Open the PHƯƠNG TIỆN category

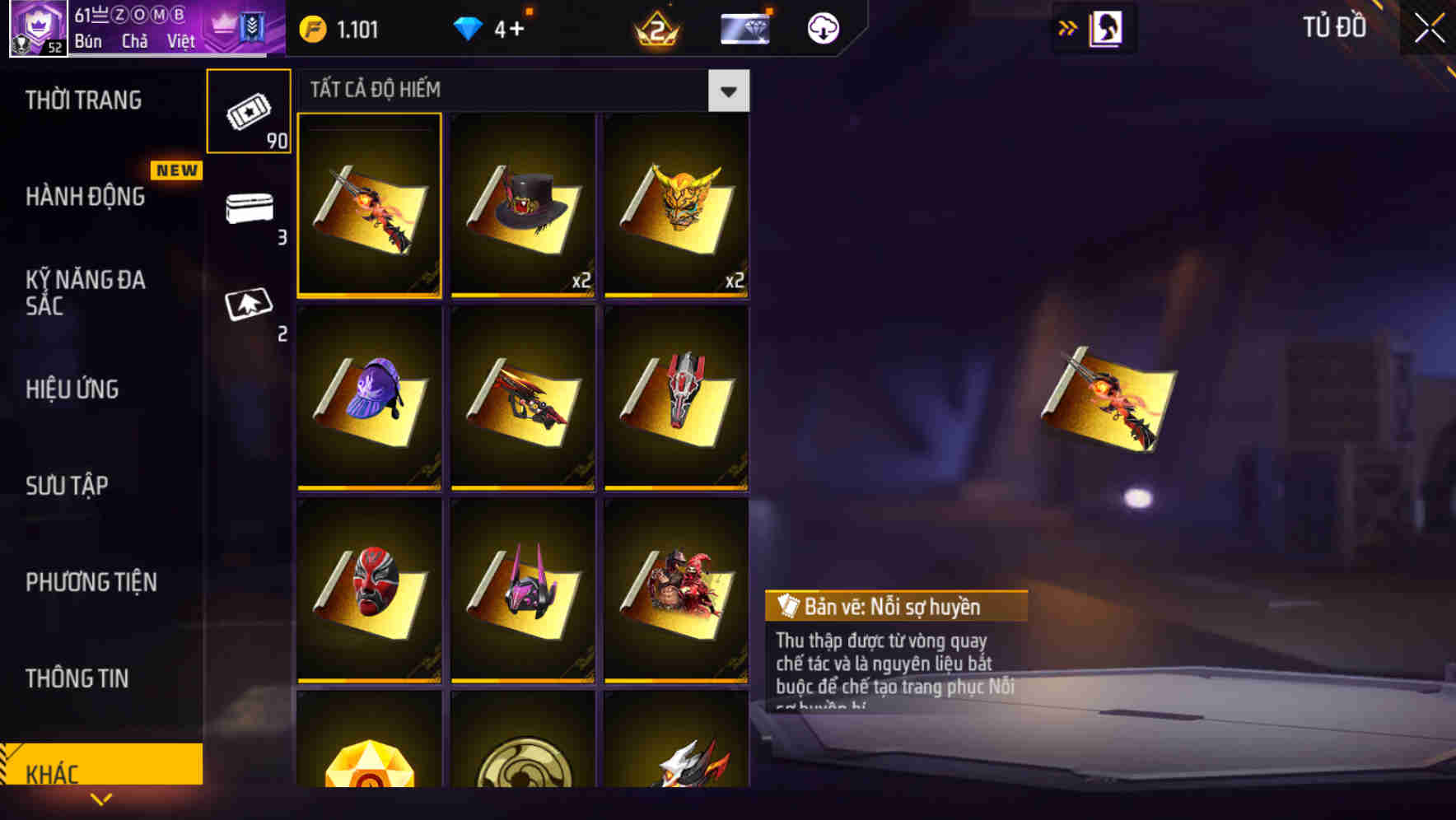pos(91,582)
